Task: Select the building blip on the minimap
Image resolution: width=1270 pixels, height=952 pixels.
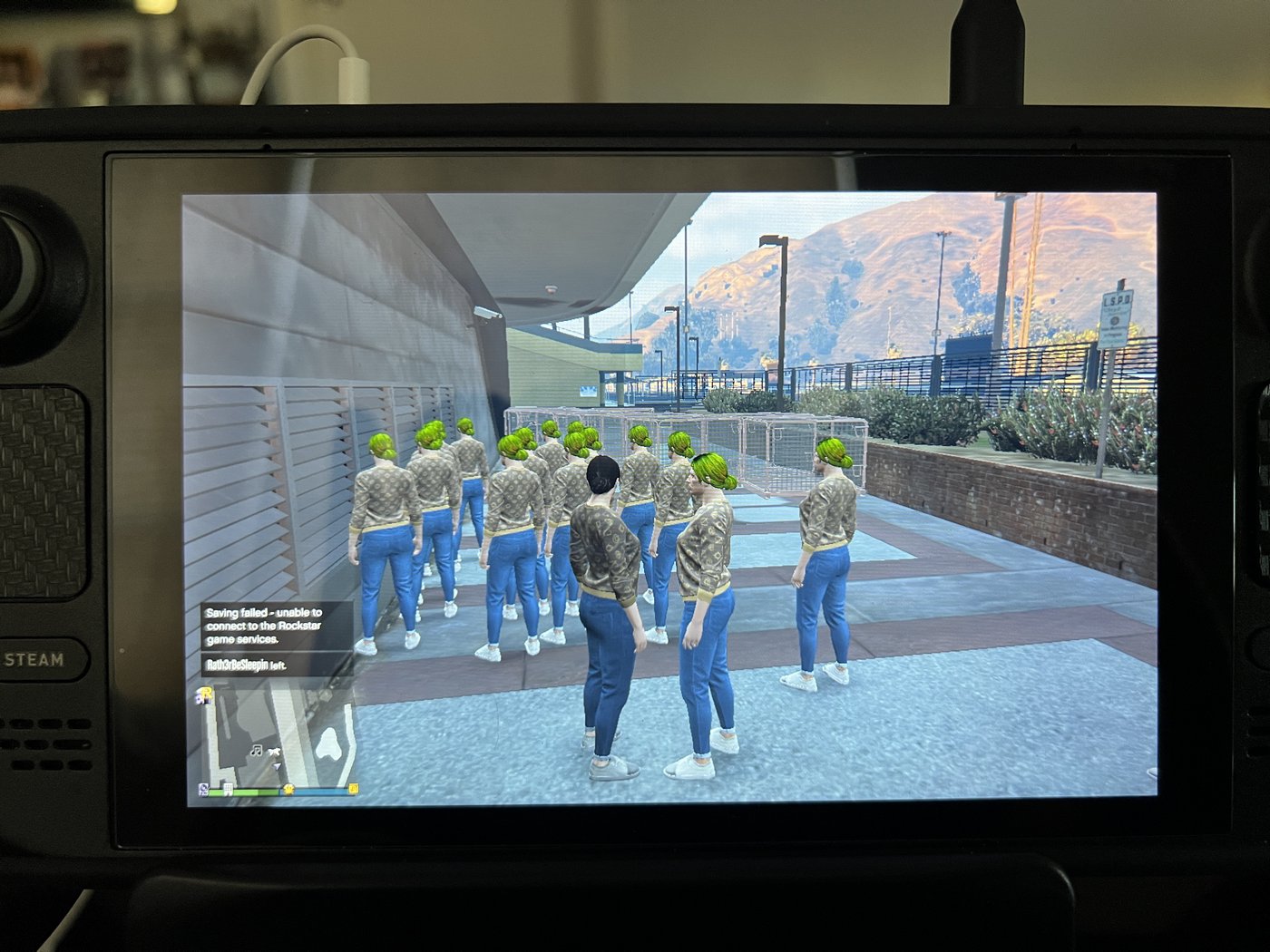Action: coord(229,790)
